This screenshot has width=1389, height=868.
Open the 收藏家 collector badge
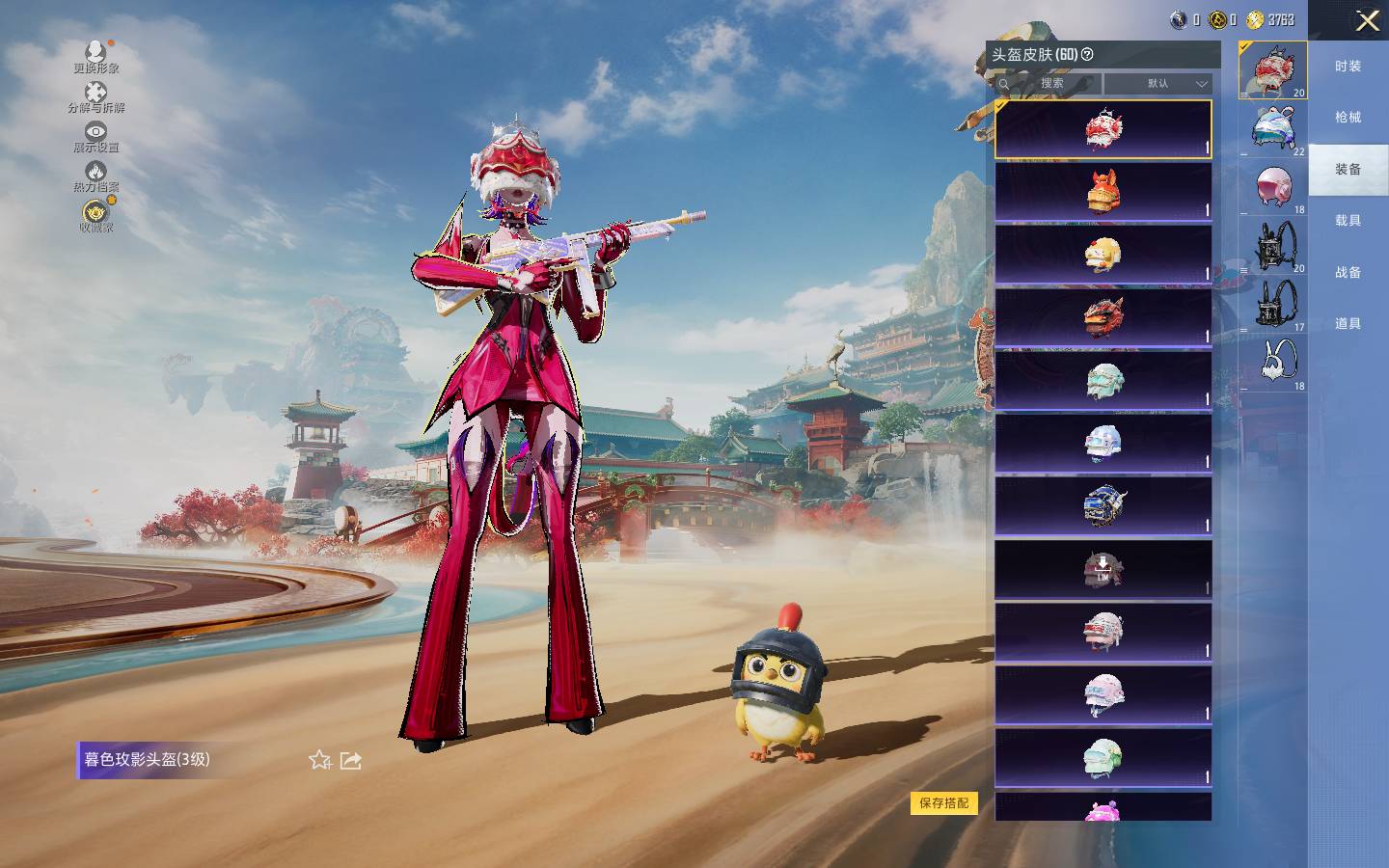[x=95, y=216]
